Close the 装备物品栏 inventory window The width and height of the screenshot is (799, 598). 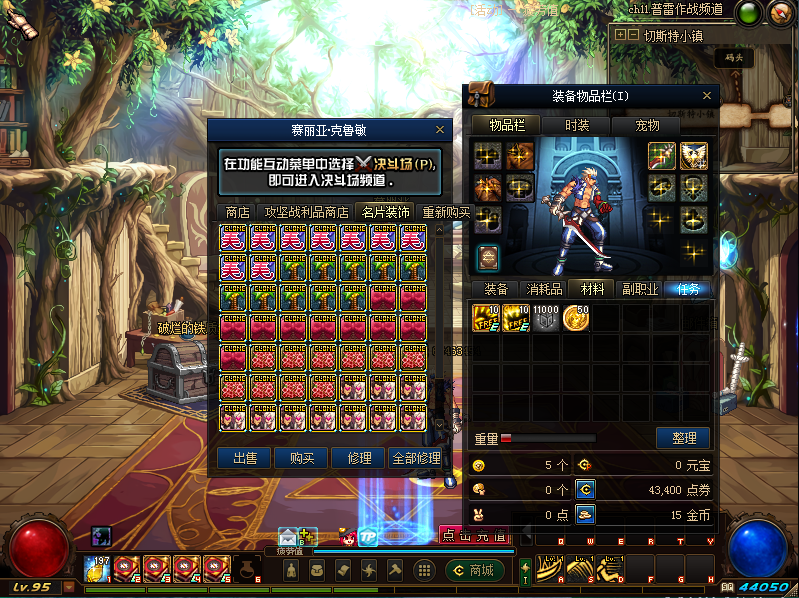tap(708, 96)
